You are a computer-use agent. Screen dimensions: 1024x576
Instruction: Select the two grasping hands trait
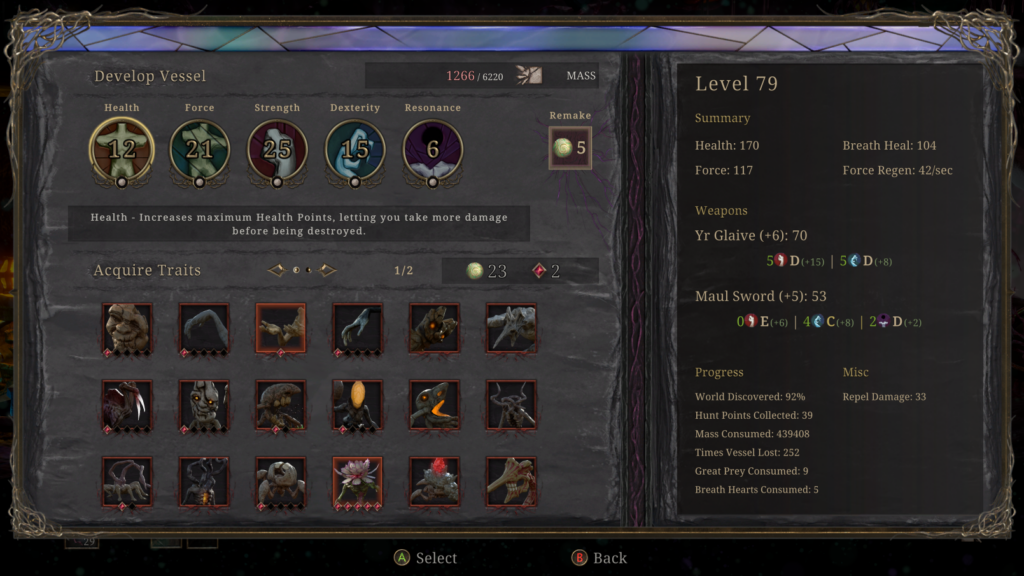[x=281, y=328]
